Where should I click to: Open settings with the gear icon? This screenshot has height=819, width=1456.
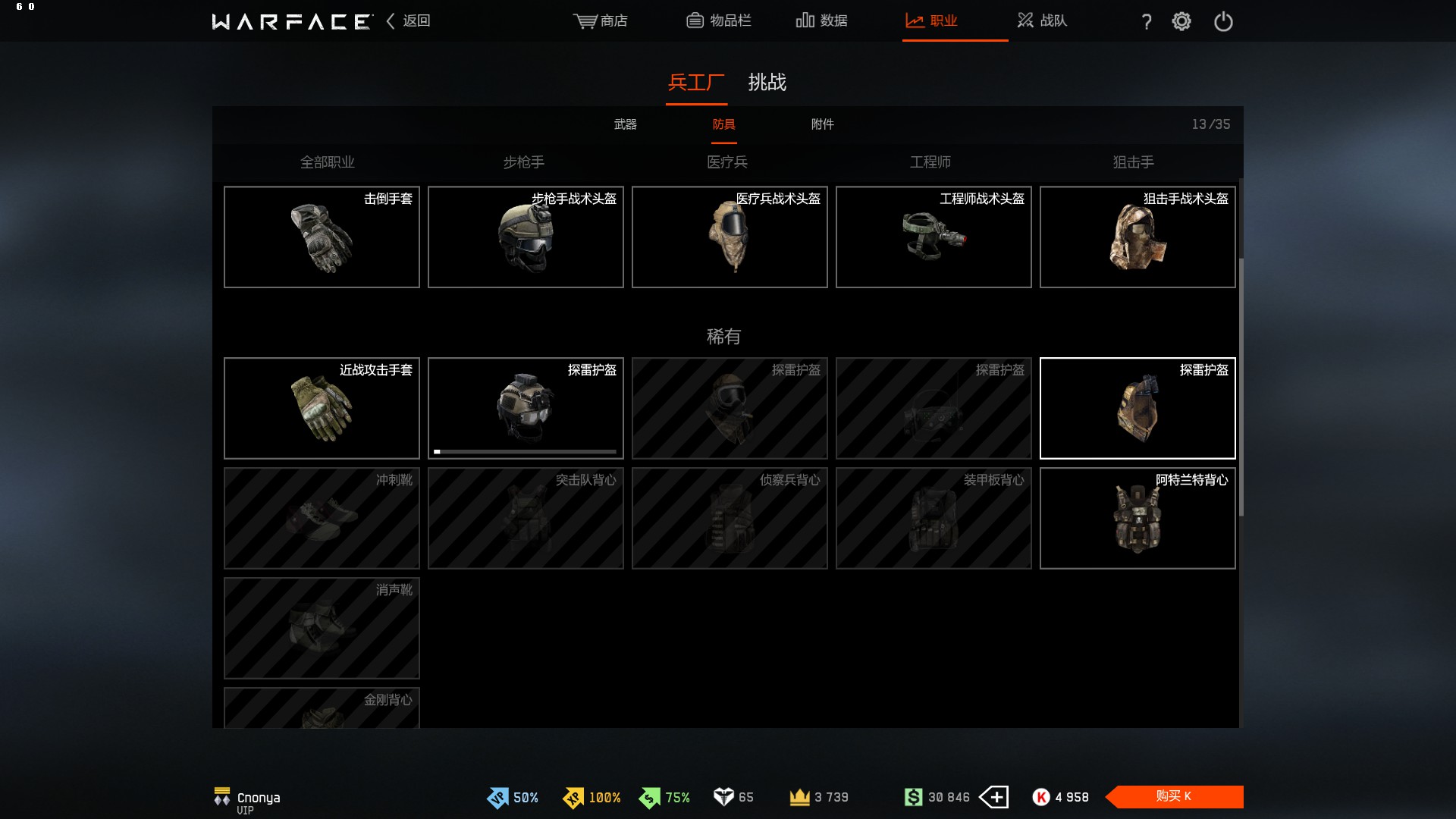click(x=1181, y=21)
